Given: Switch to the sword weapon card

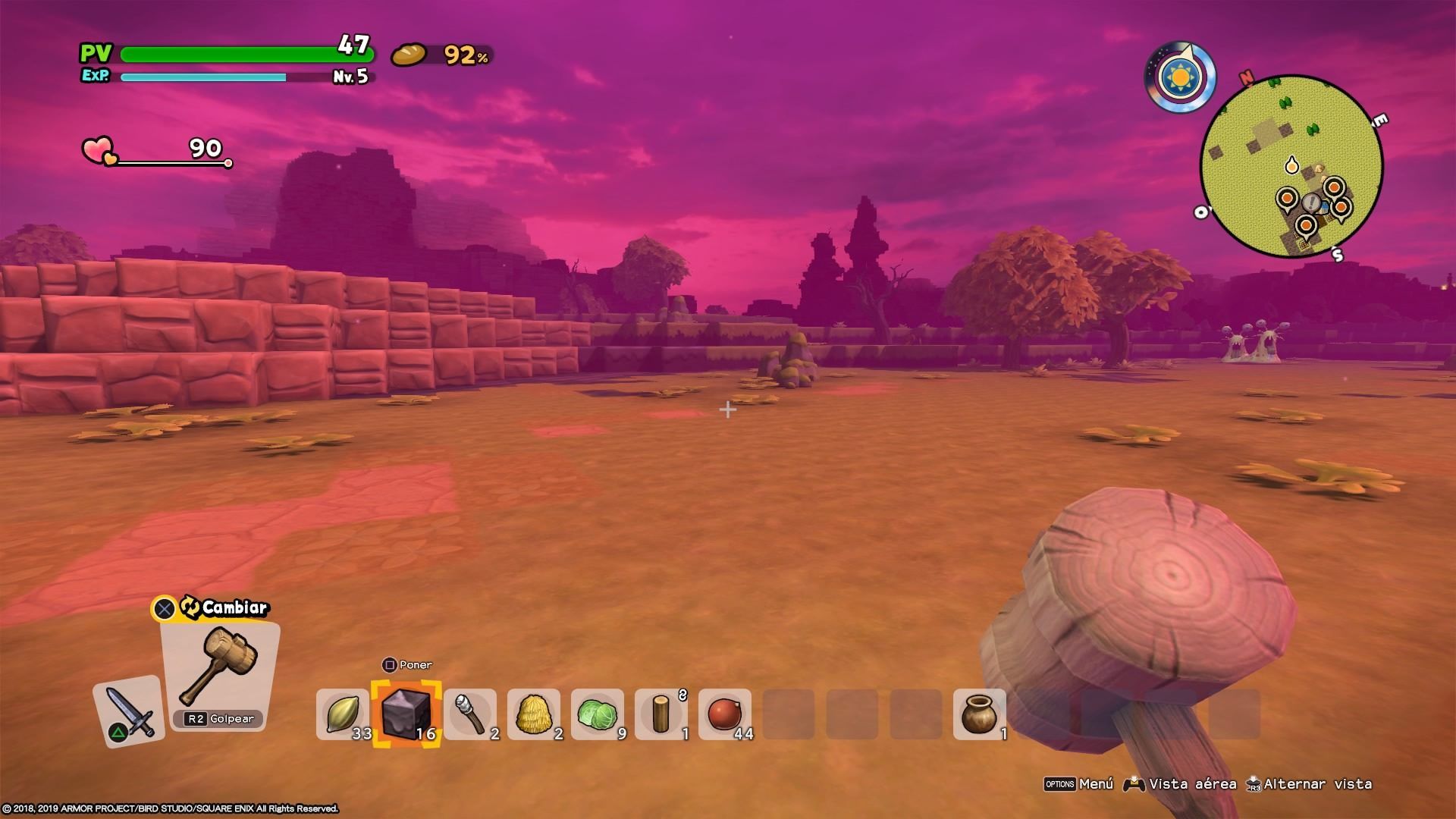Looking at the screenshot, I should pos(129,711).
